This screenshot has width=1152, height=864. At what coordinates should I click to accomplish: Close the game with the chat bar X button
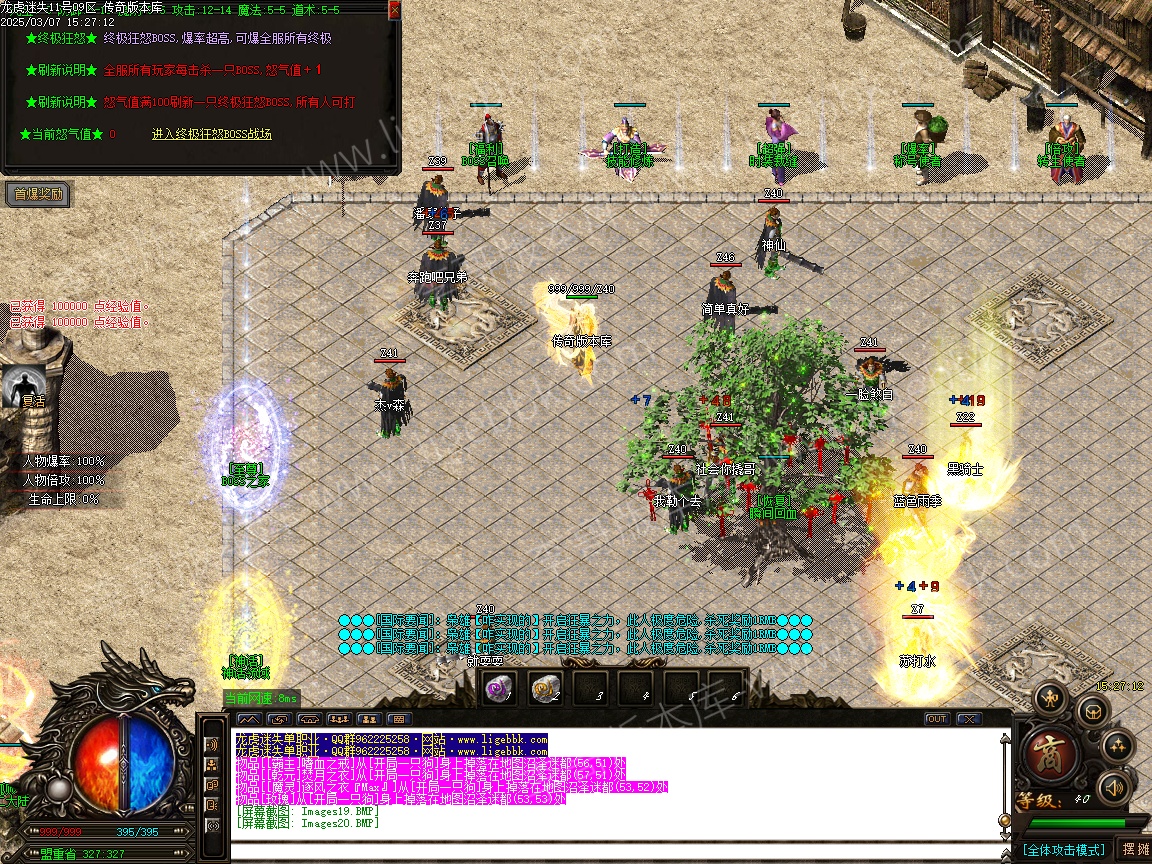pyautogui.click(x=968, y=719)
